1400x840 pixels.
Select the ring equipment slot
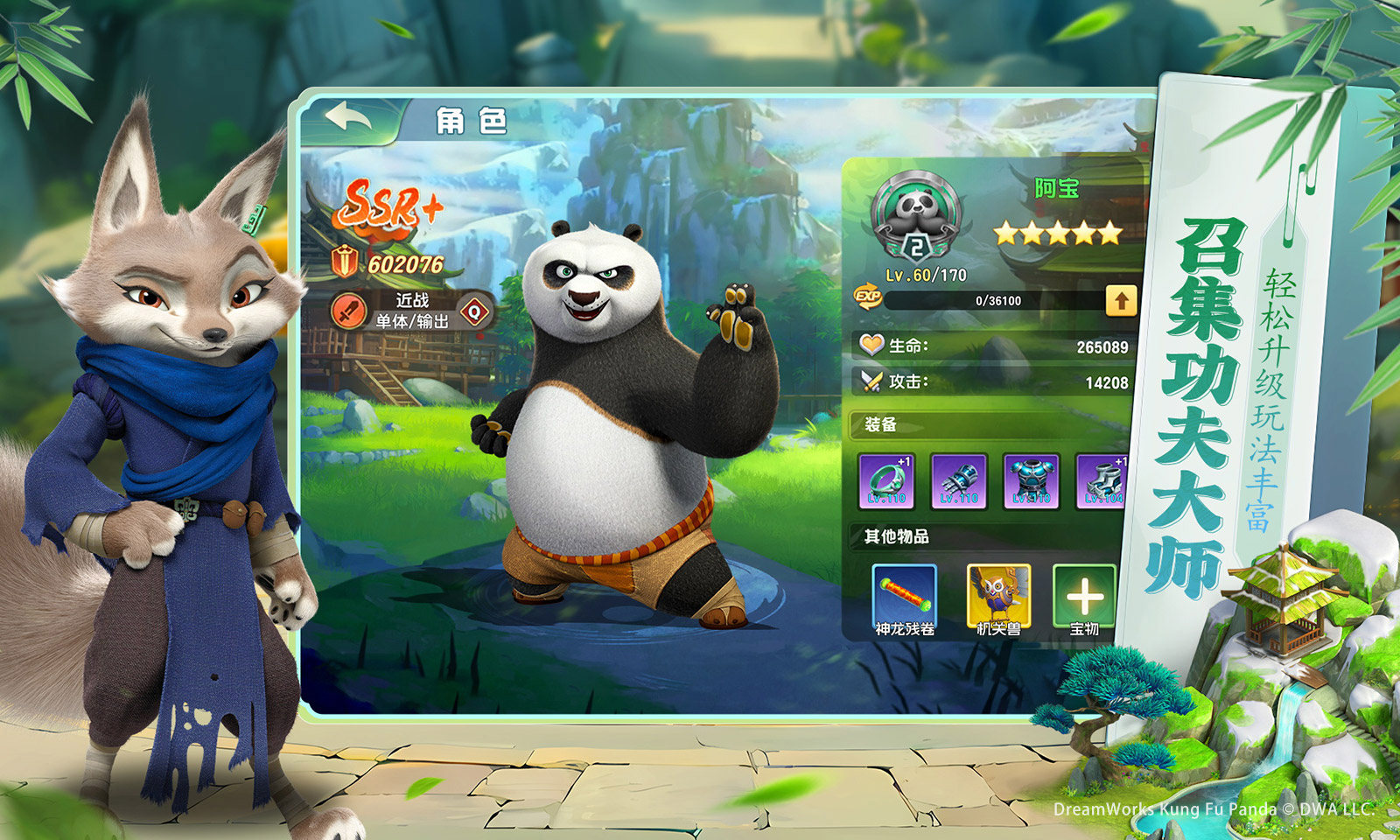(x=886, y=481)
